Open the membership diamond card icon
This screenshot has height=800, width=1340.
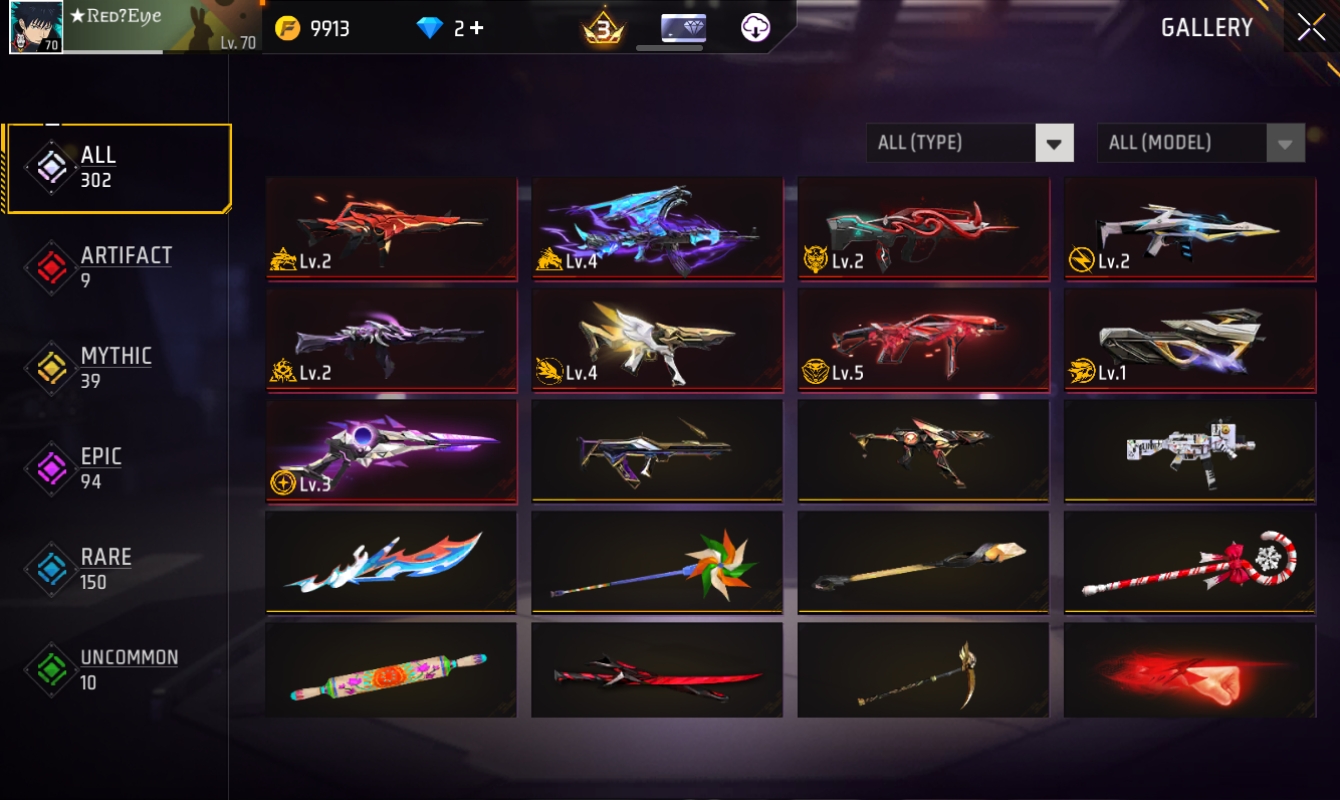(683, 27)
